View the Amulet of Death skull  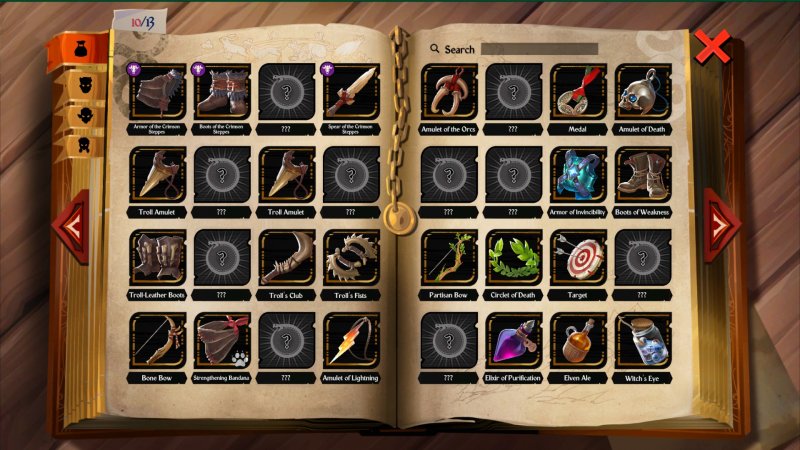coord(642,92)
